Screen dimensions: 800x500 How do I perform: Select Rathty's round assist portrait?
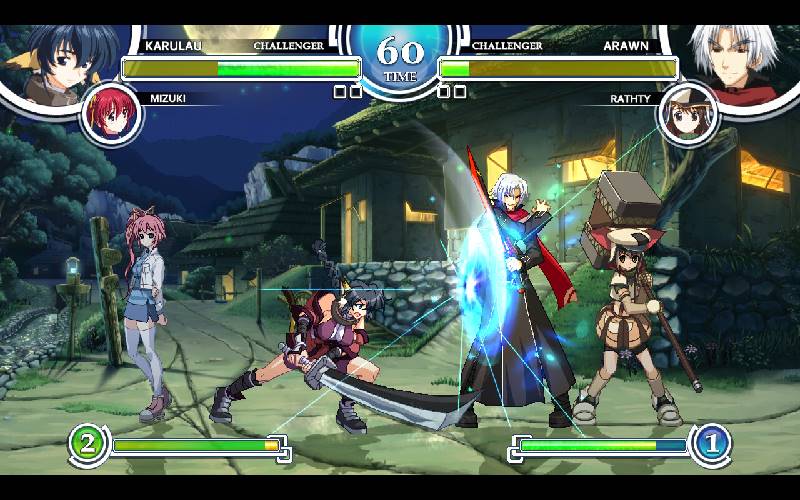[x=687, y=113]
